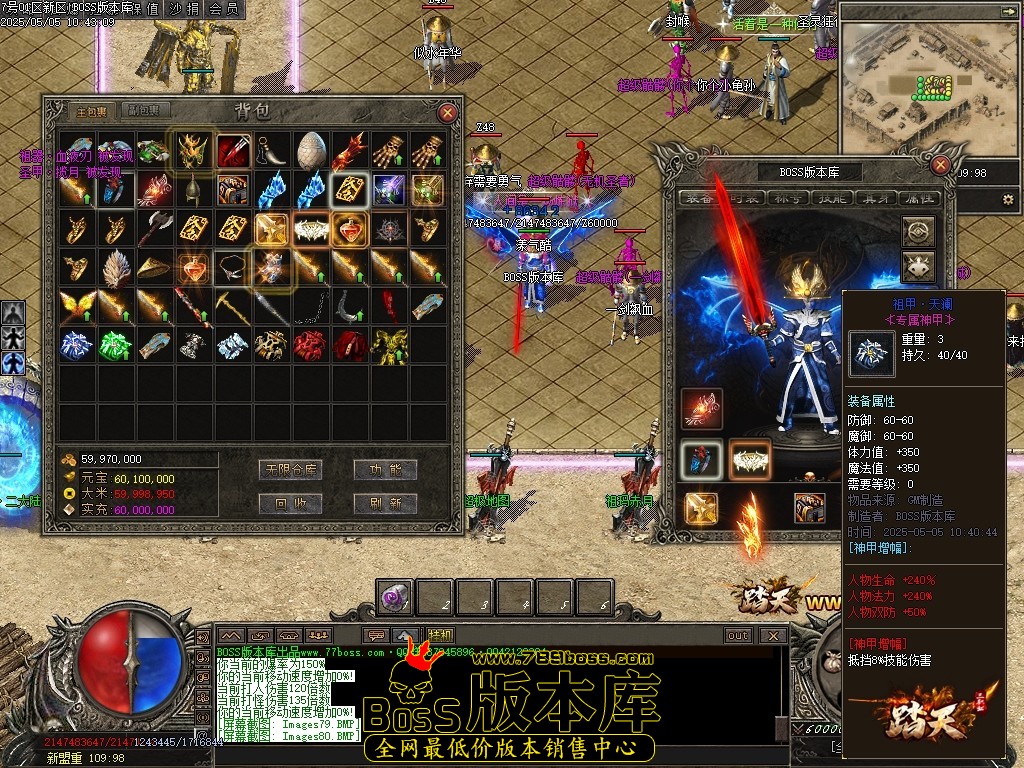1024x768 pixels.
Task: Click the purple orb in hotbar slot one
Action: click(x=394, y=597)
